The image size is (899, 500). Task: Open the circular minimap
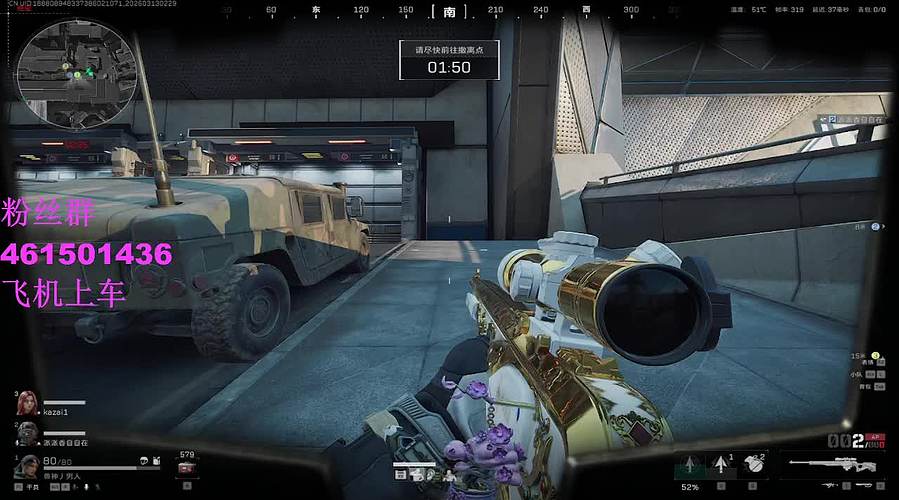point(75,67)
